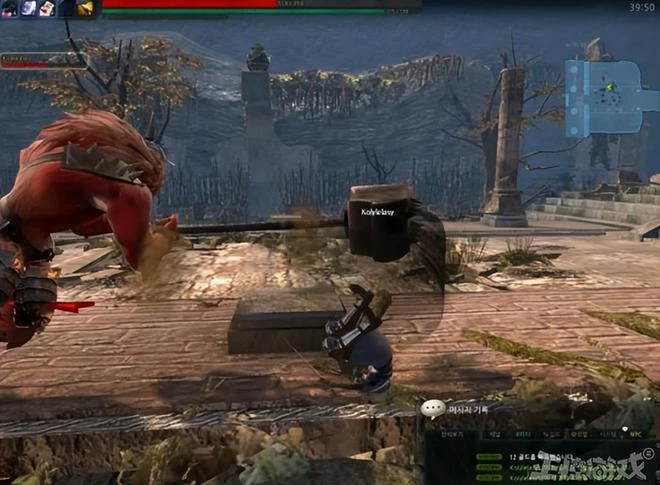Viewport: 660px width, 485px height.
Task: Click the white and purple status icon
Action: click(28, 8)
